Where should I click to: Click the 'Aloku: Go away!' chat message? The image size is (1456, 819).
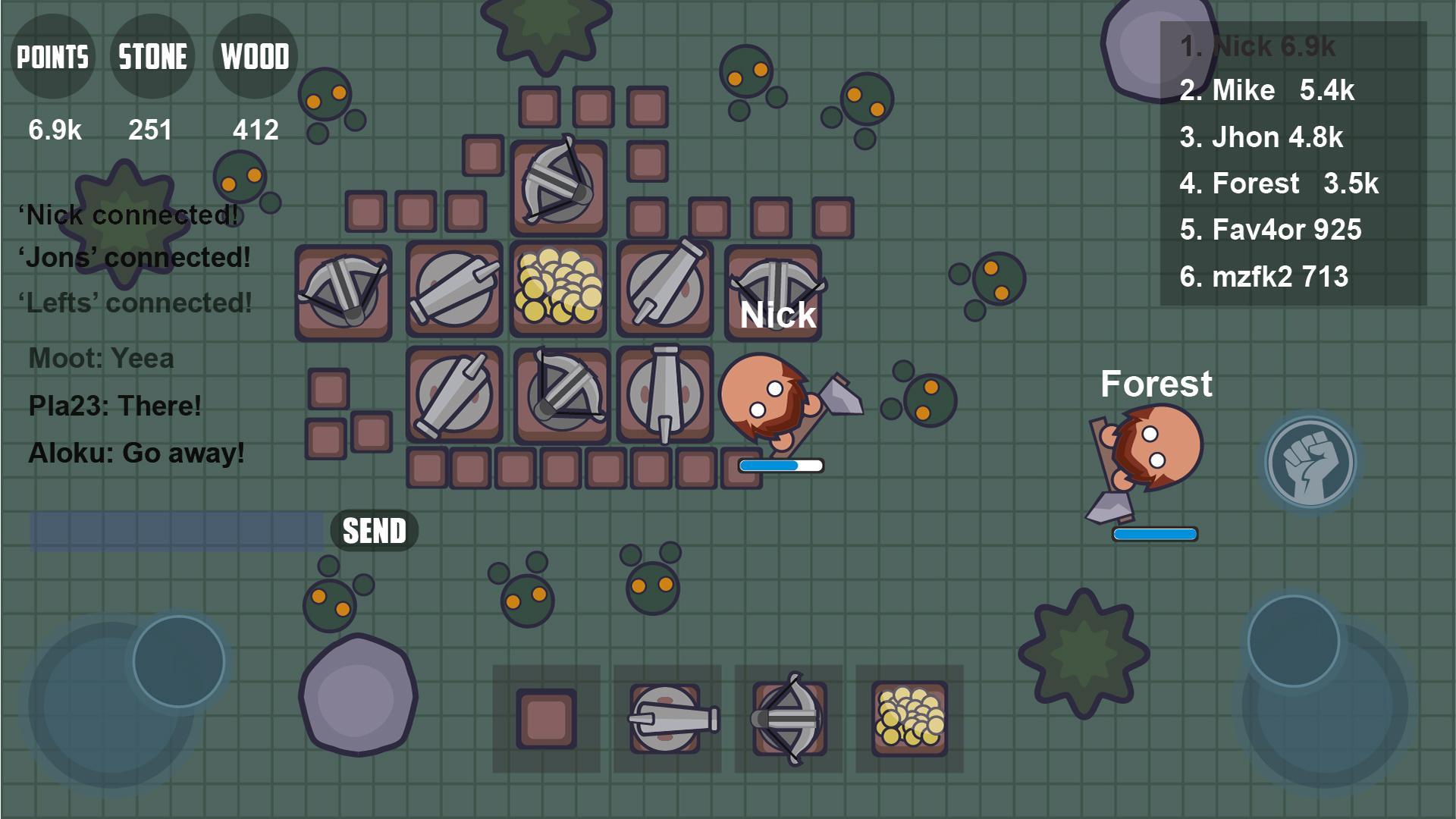tap(135, 454)
